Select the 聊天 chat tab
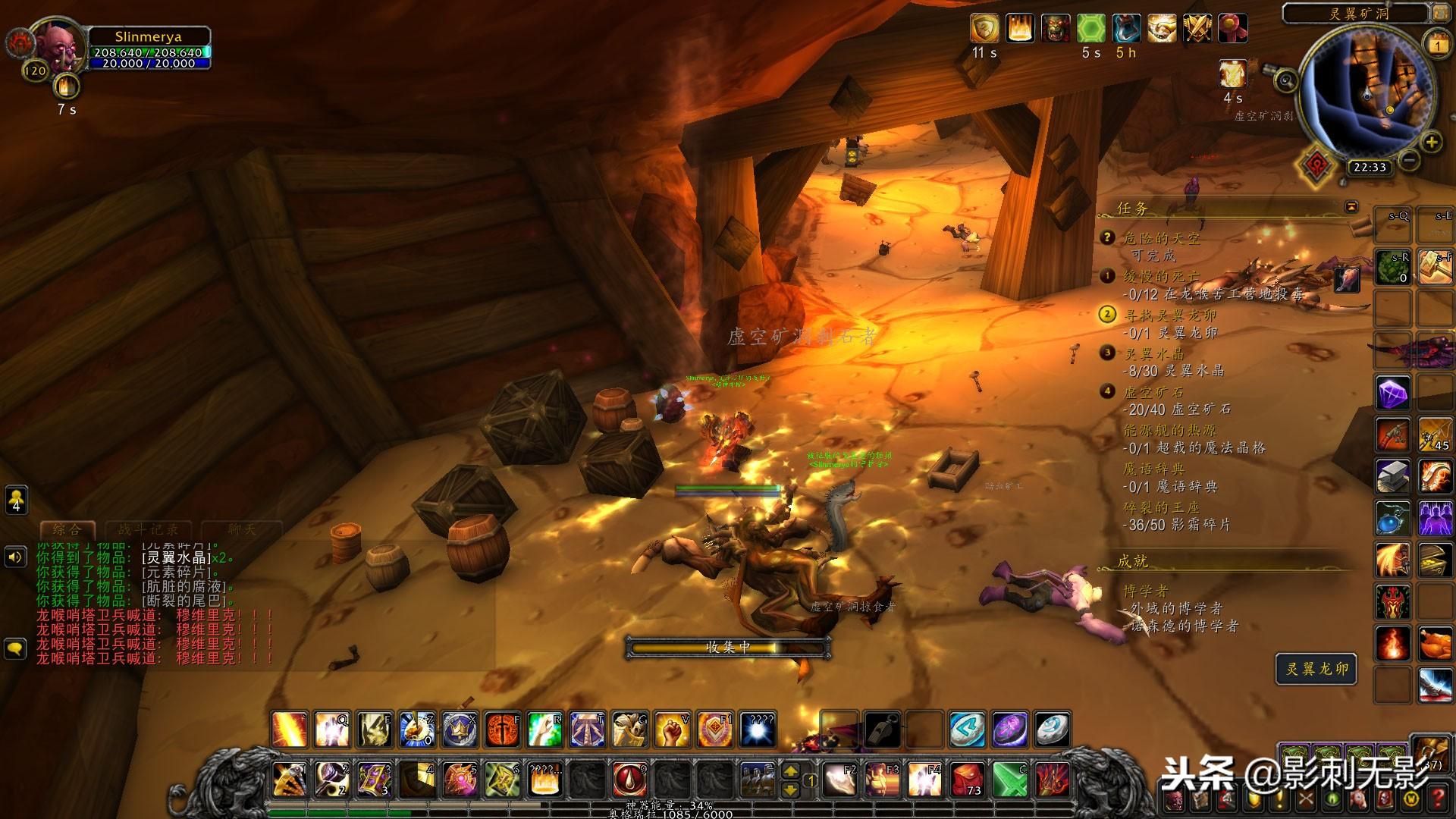The image size is (1456, 819). (x=242, y=529)
